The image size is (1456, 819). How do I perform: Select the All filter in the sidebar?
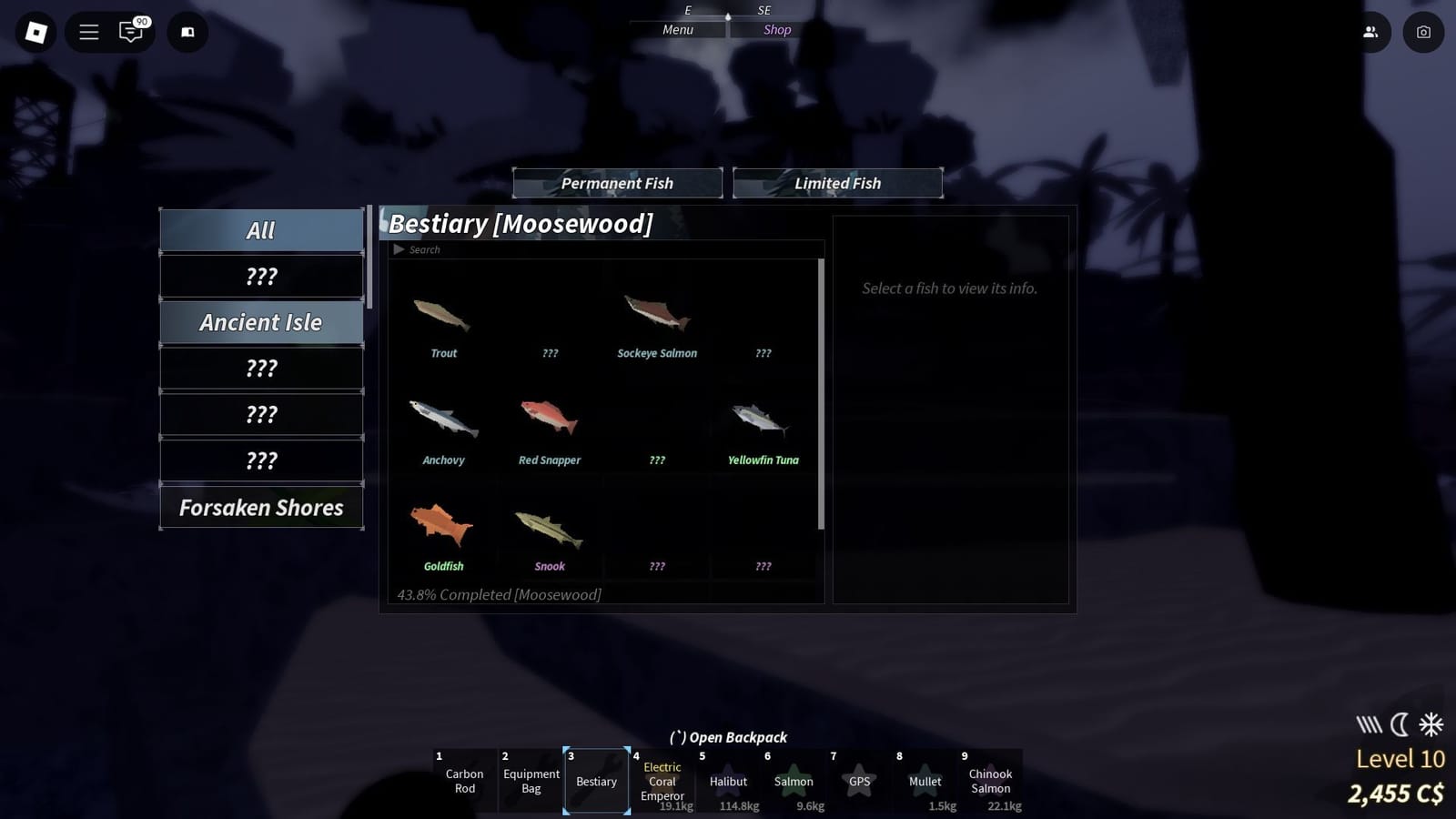[x=261, y=229]
